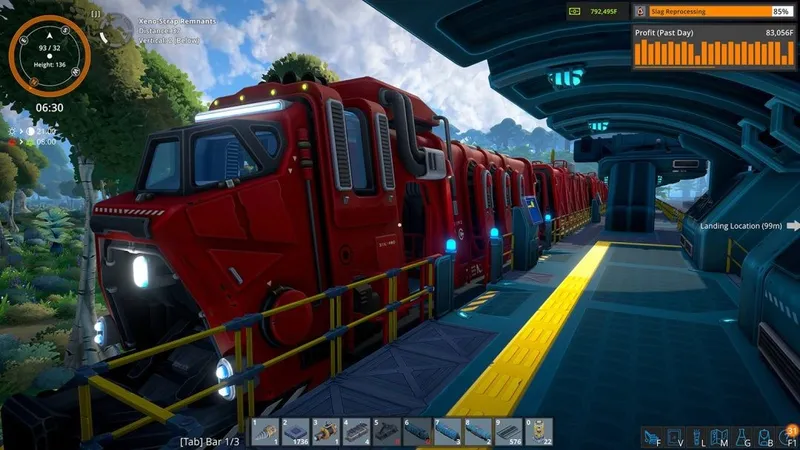Image resolution: width=800 pixels, height=450 pixels.
Task: Select the blue foundation block slot showing 1736
Action: 295,432
